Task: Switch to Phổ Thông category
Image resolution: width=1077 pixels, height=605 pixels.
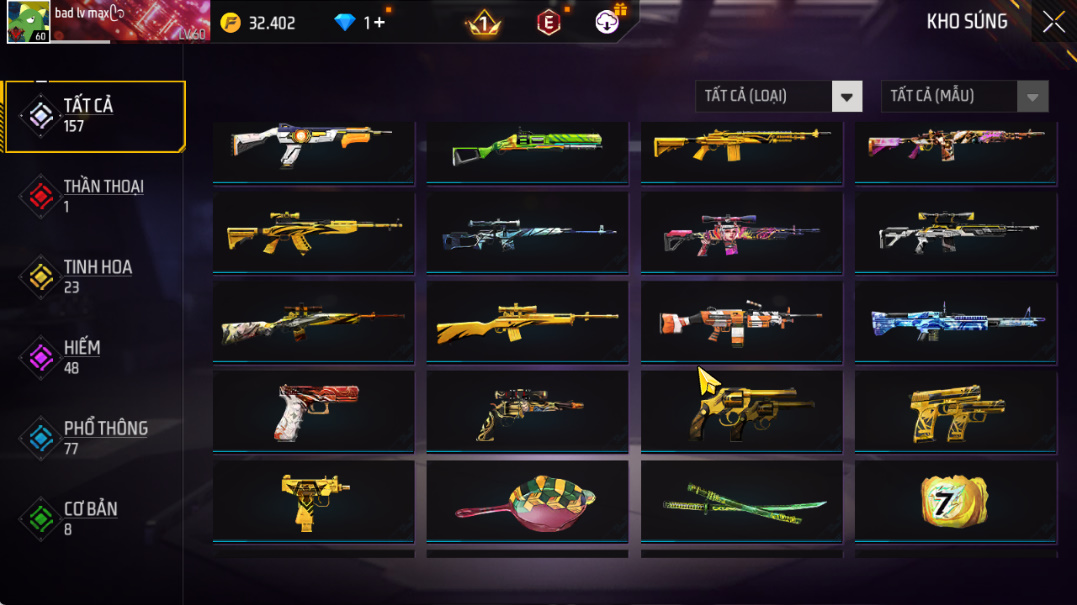Action: (x=95, y=438)
